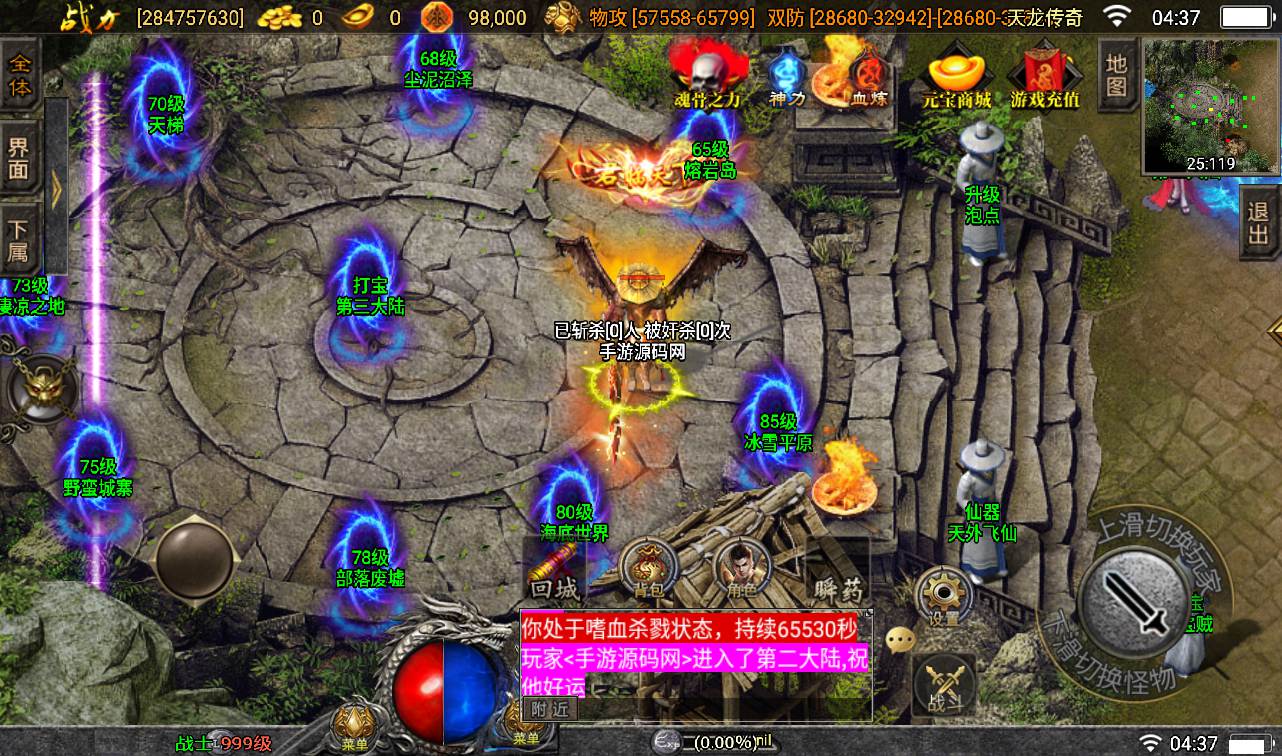Use the 回城 return-to-town scroll
The height and width of the screenshot is (756, 1282).
tap(555, 574)
